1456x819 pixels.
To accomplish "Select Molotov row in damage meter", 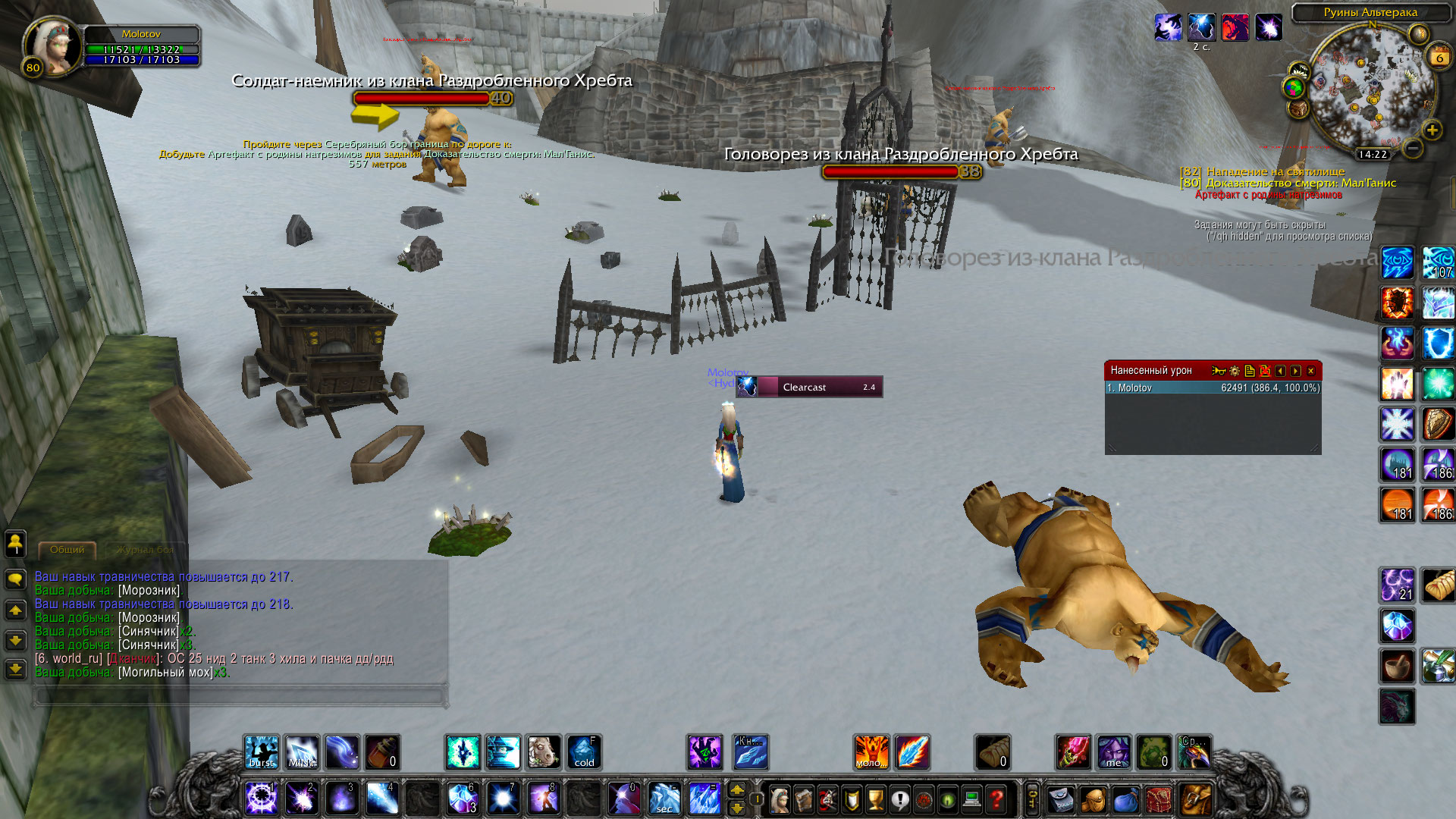I will pyautogui.click(x=1213, y=388).
